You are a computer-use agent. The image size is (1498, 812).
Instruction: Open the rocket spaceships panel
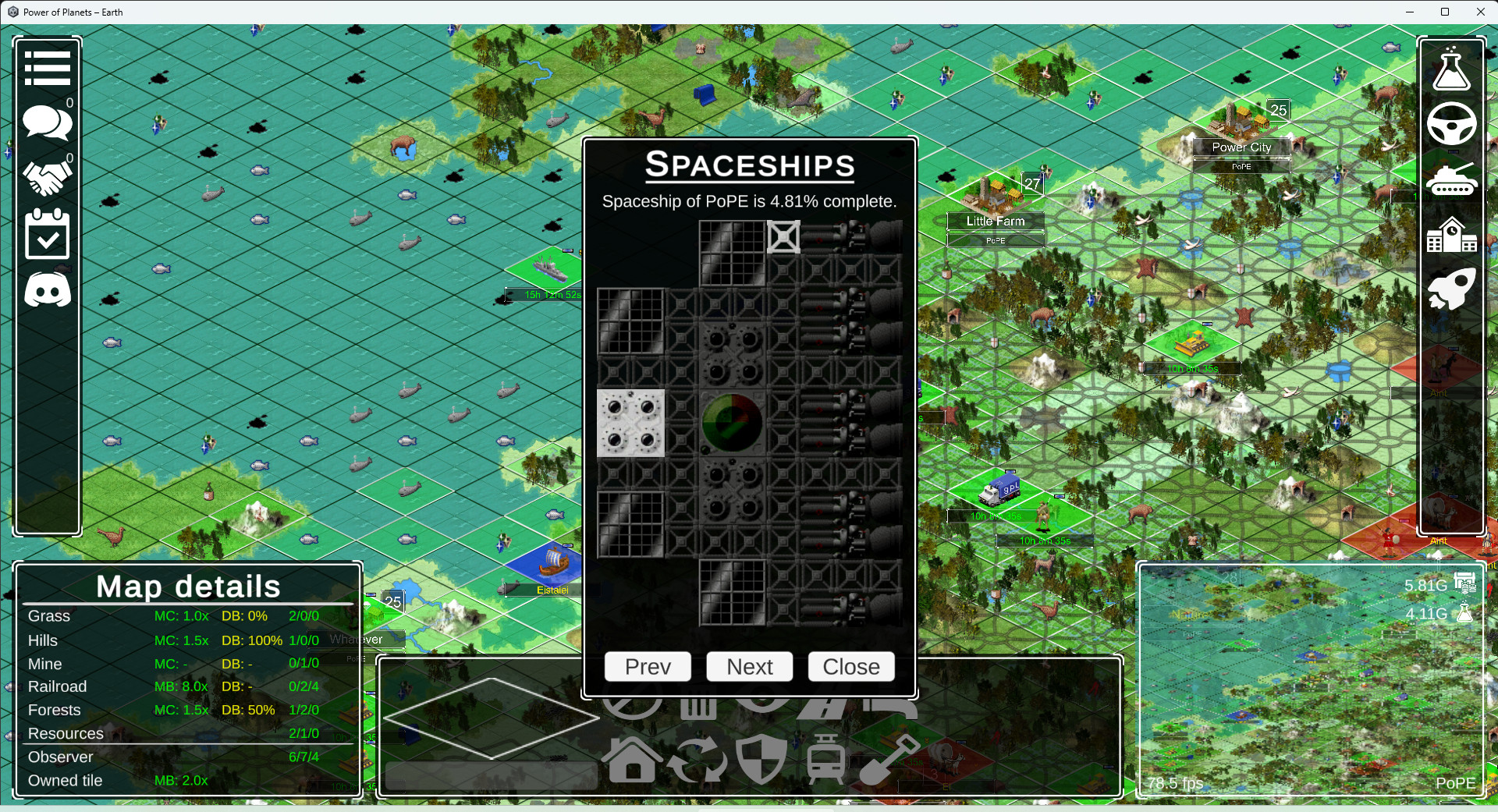pos(1452,289)
